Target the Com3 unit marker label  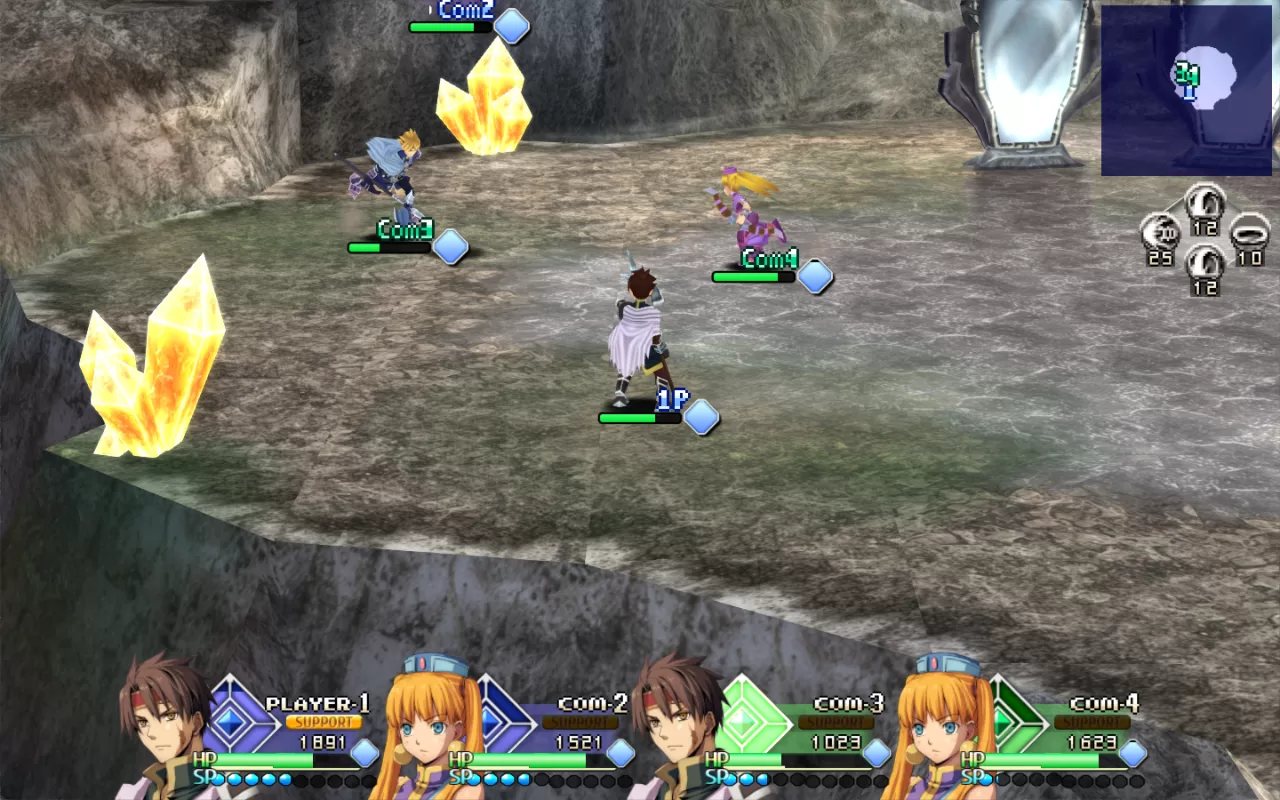[404, 230]
